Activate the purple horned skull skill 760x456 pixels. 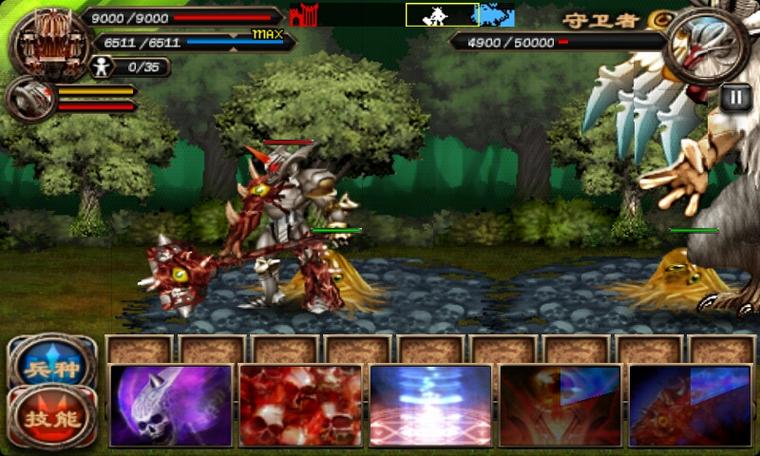click(170, 405)
